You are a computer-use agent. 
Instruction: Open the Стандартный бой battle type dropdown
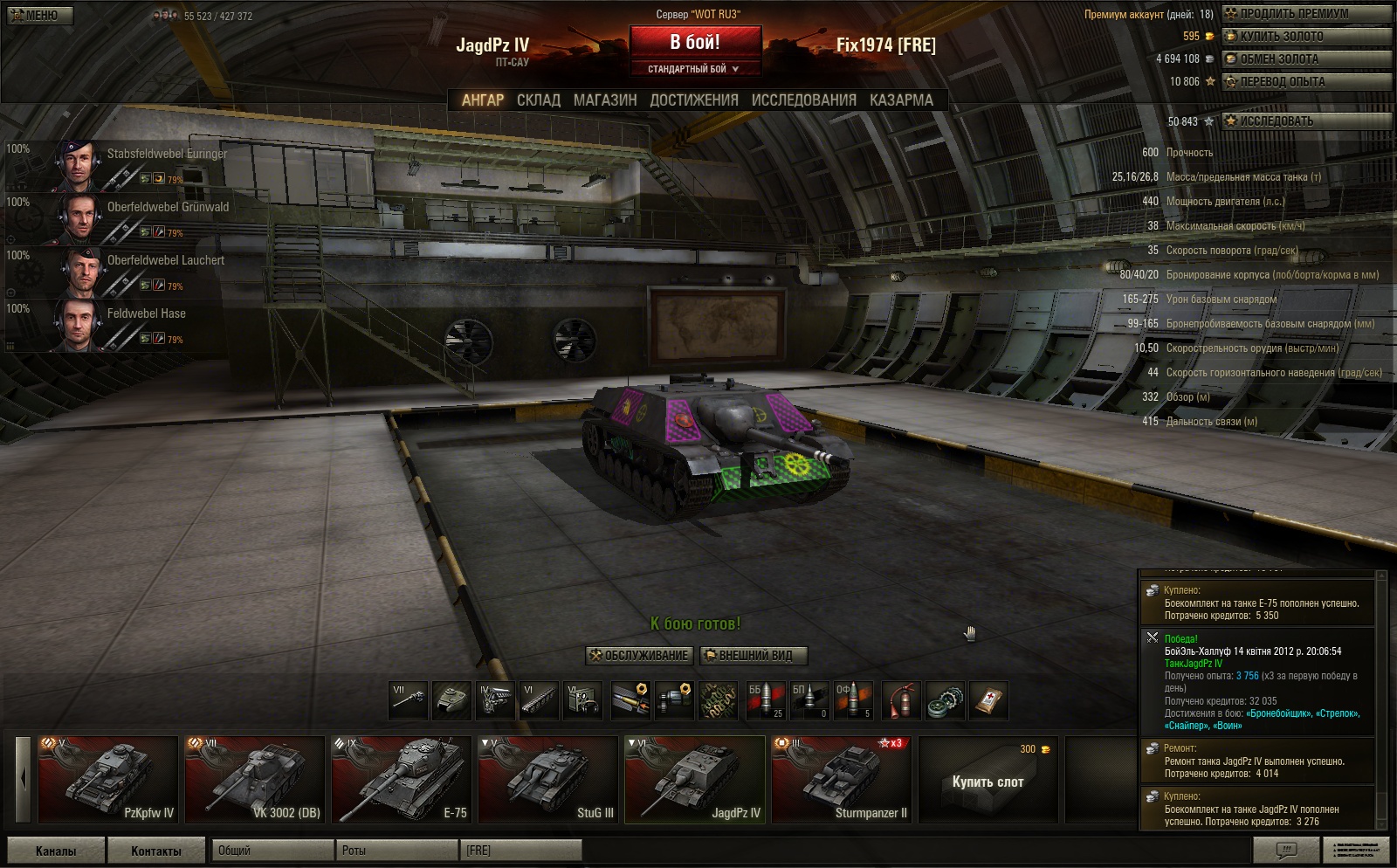pos(695,69)
